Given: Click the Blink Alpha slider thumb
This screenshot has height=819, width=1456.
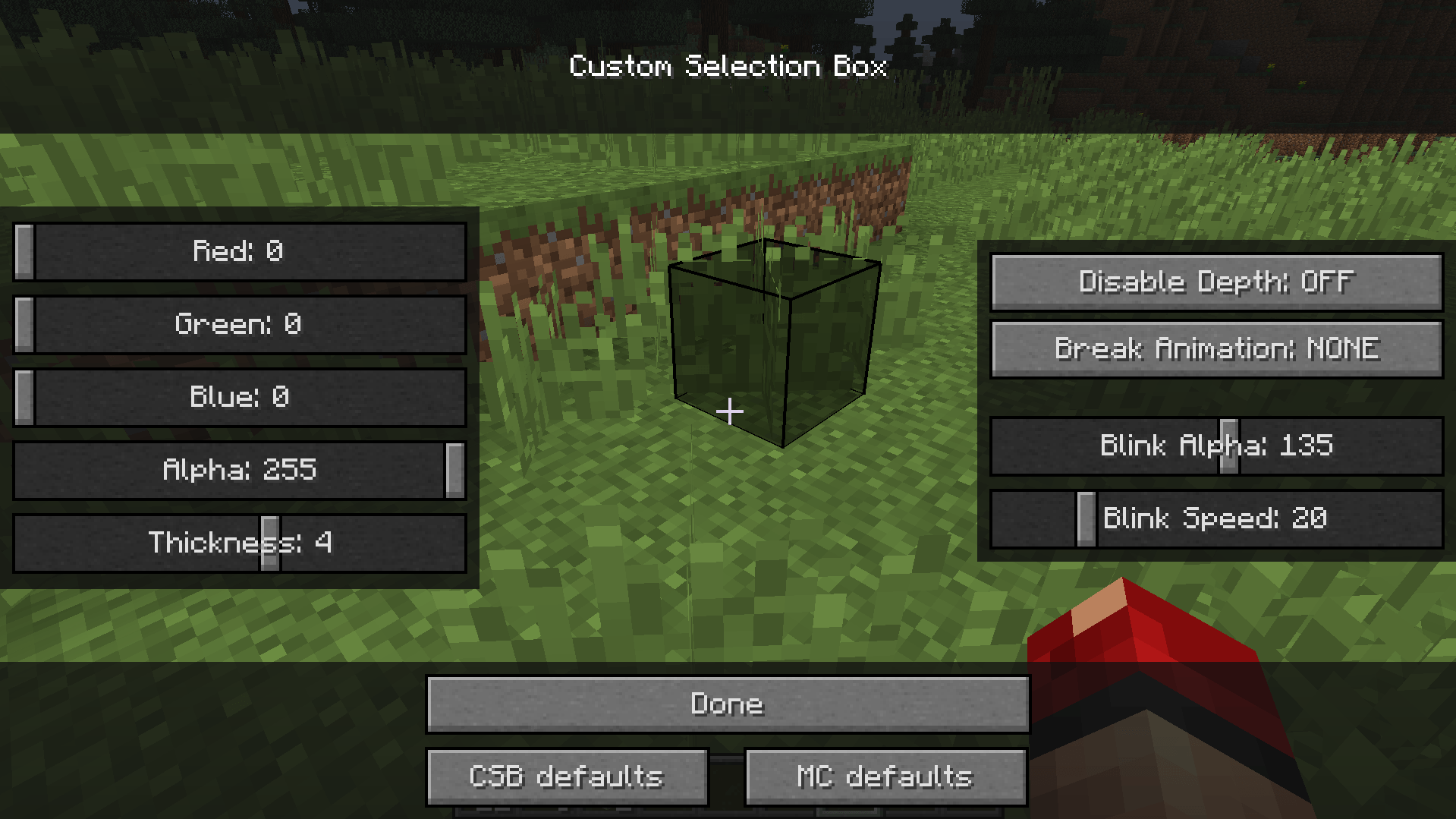Looking at the screenshot, I should coord(1228,446).
